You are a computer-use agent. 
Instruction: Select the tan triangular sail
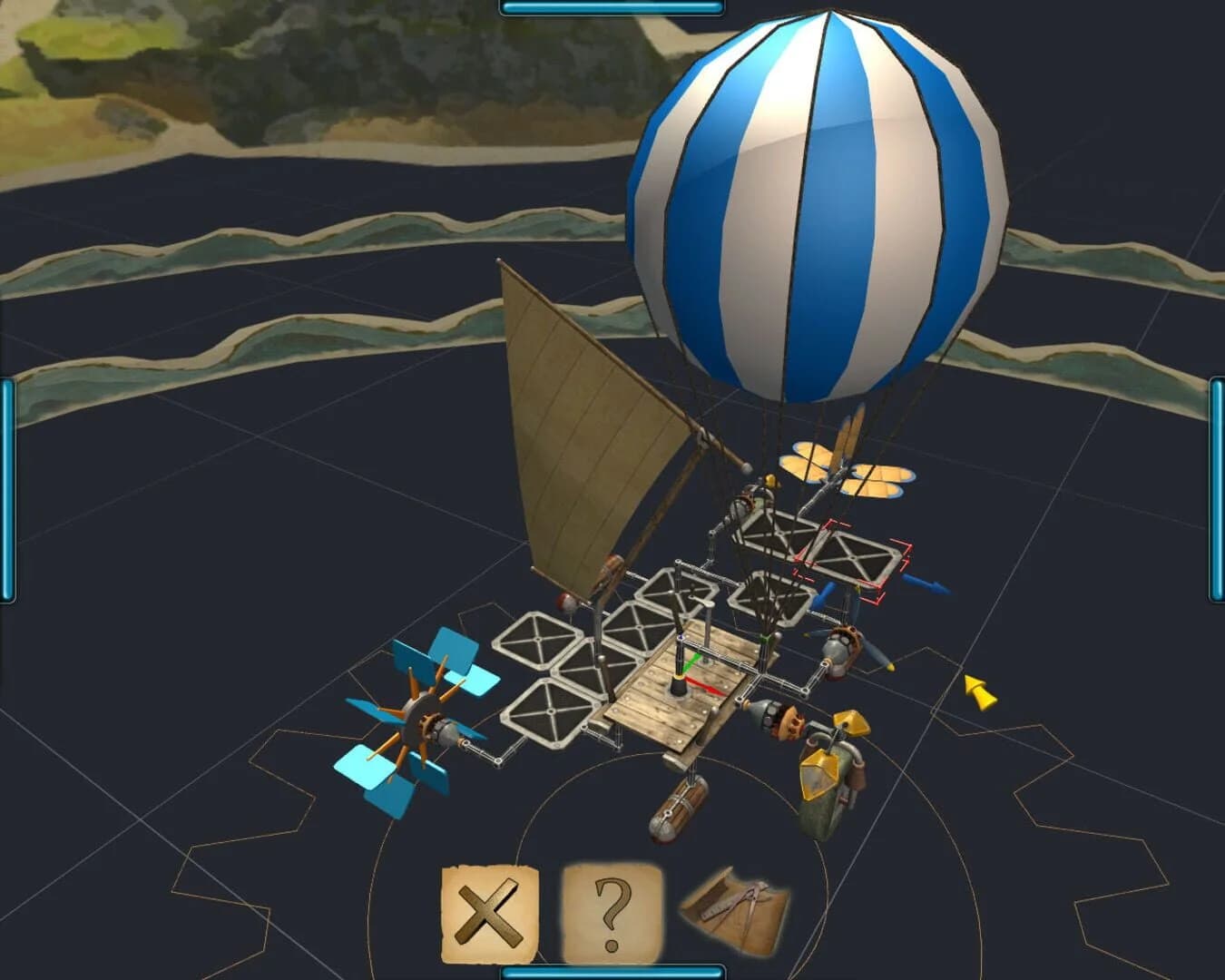click(x=581, y=436)
